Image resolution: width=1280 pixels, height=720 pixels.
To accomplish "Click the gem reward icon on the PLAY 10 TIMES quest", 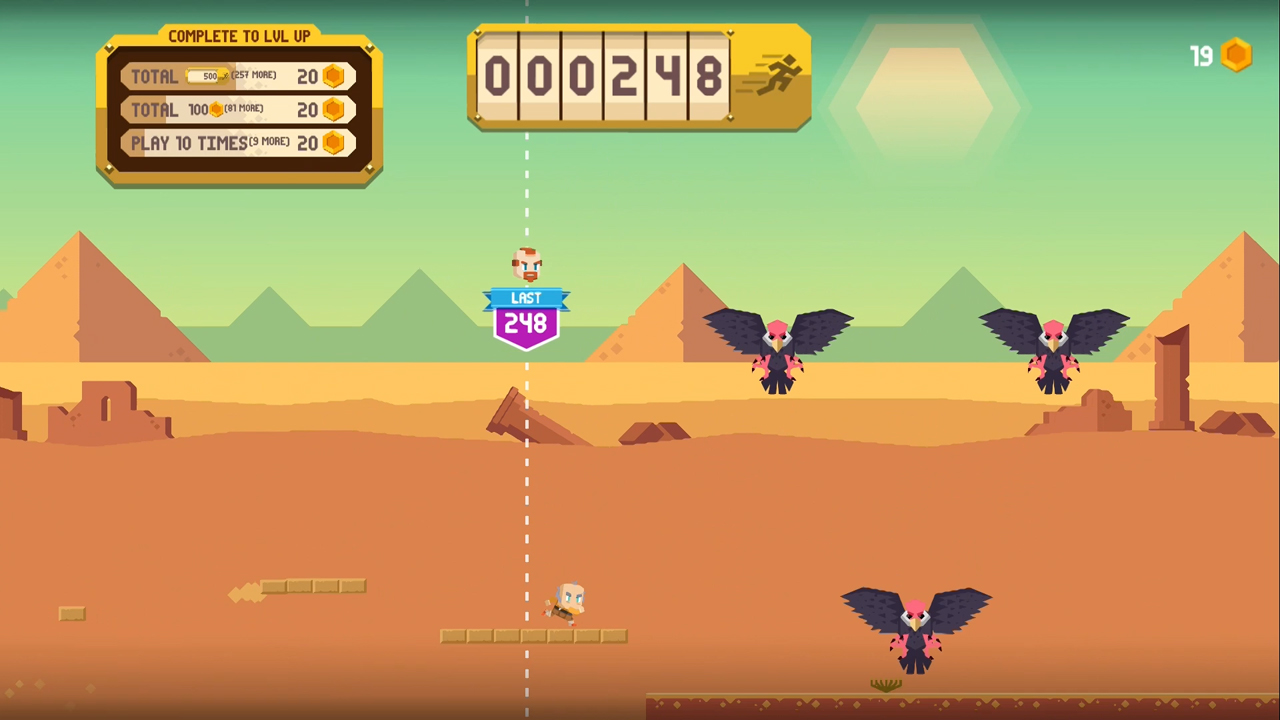I will click(334, 143).
